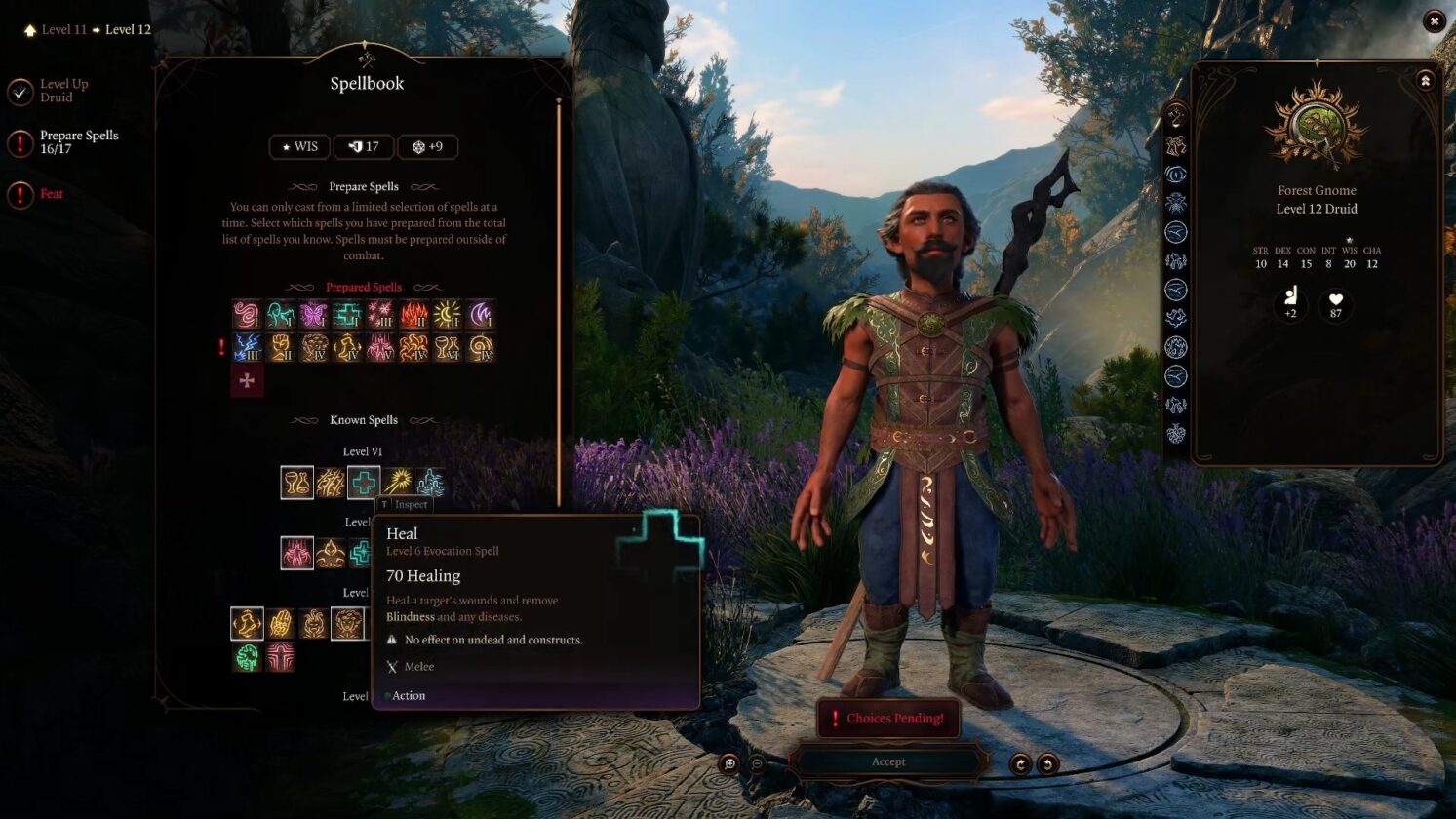Open the Feat selection step
Screen dimensions: 1456x819
[51, 194]
